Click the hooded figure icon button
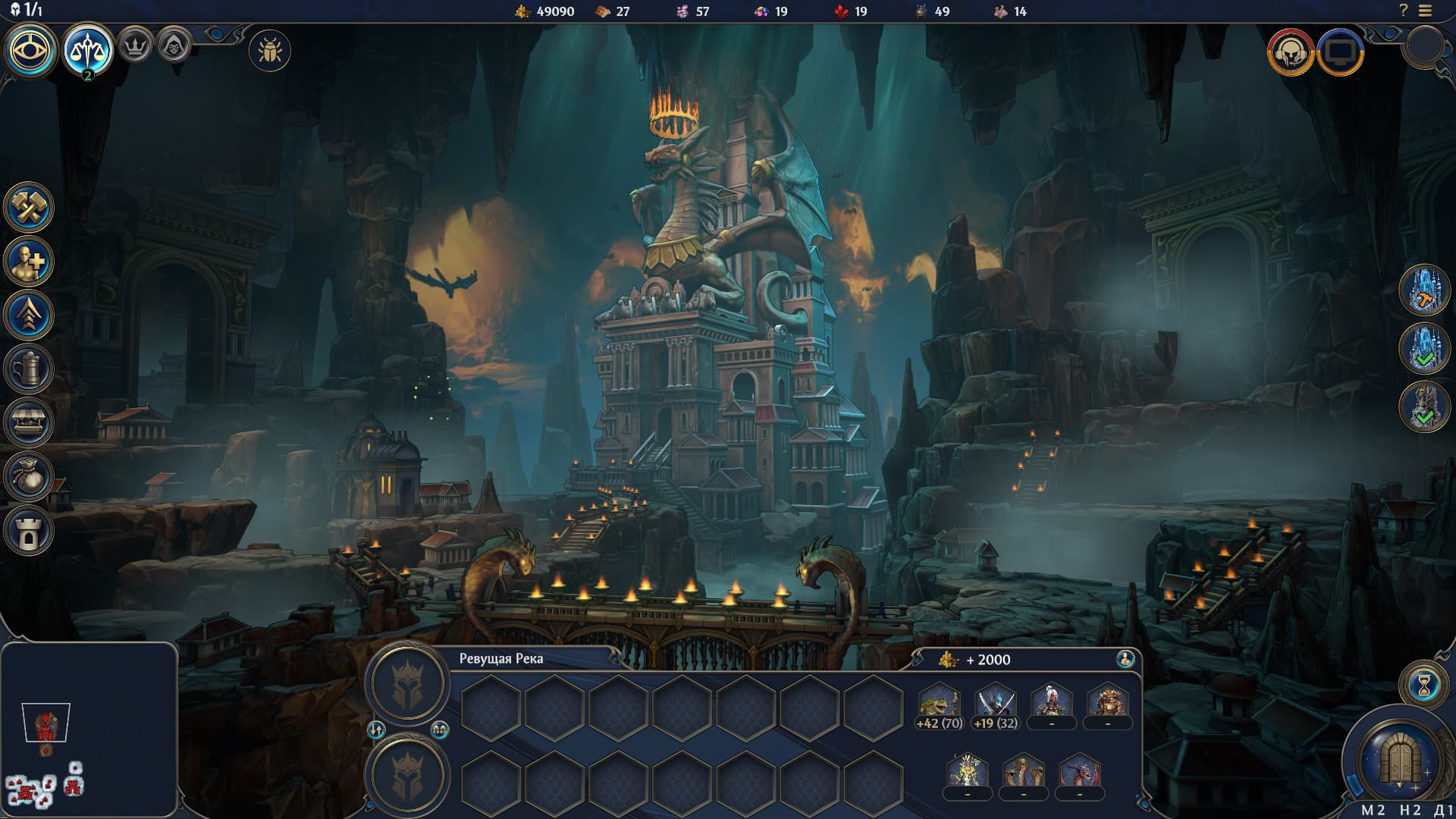The width and height of the screenshot is (1456, 819). click(174, 47)
